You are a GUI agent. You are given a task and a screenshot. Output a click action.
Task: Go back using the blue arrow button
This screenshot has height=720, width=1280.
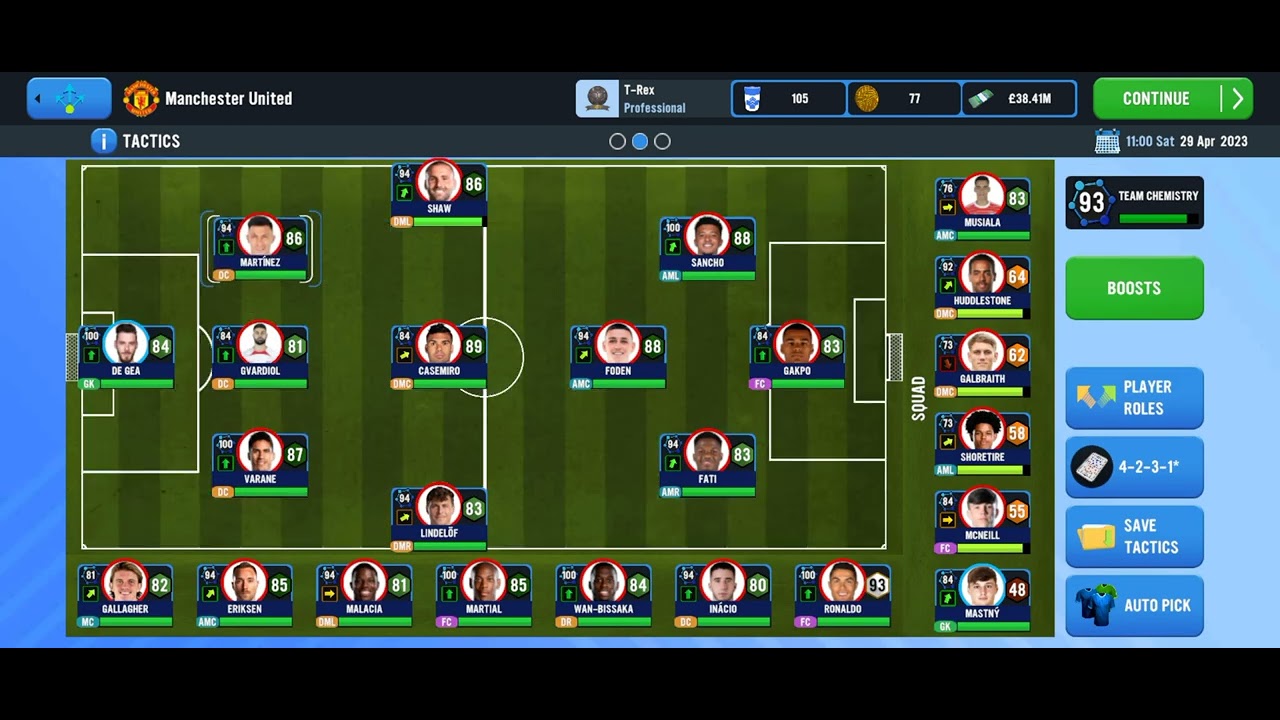tap(69, 99)
